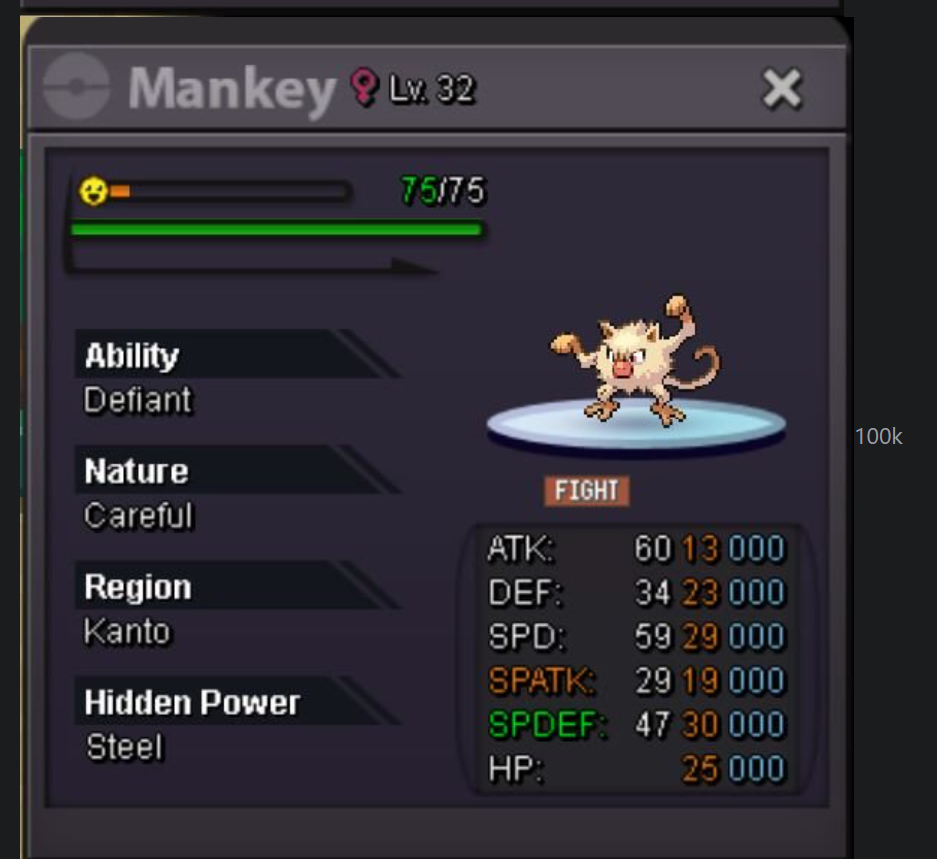Close the Mankey summary window
The height and width of the screenshot is (859, 937).
[782, 90]
